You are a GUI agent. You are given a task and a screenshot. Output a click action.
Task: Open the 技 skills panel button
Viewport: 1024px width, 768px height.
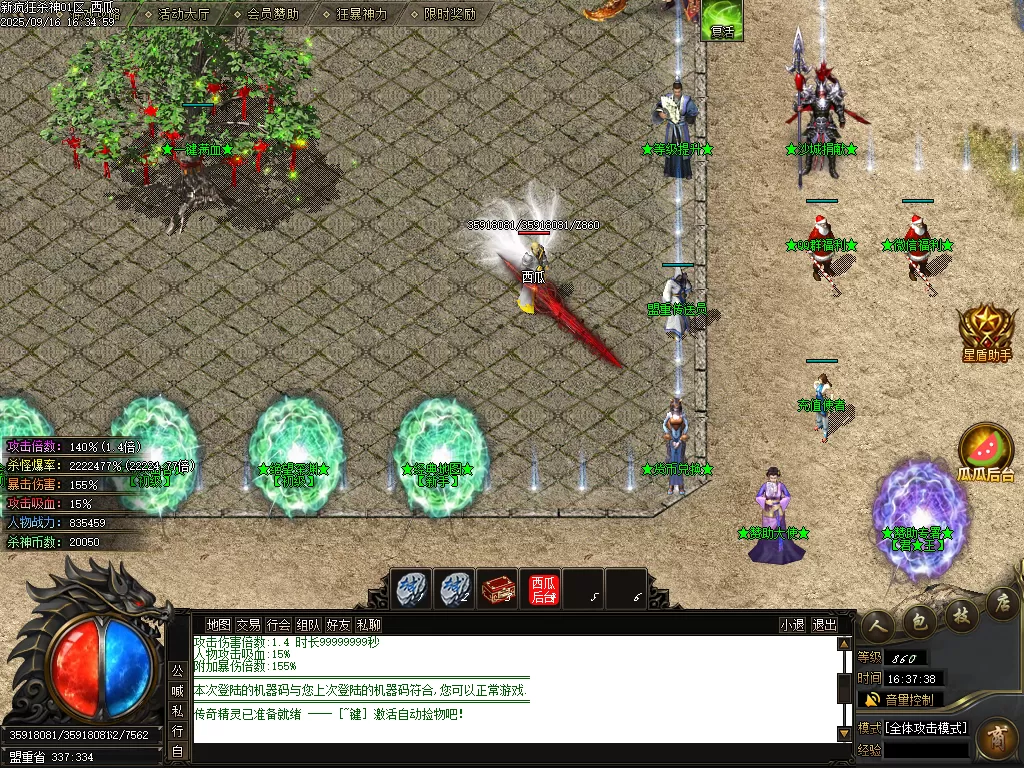click(x=961, y=613)
